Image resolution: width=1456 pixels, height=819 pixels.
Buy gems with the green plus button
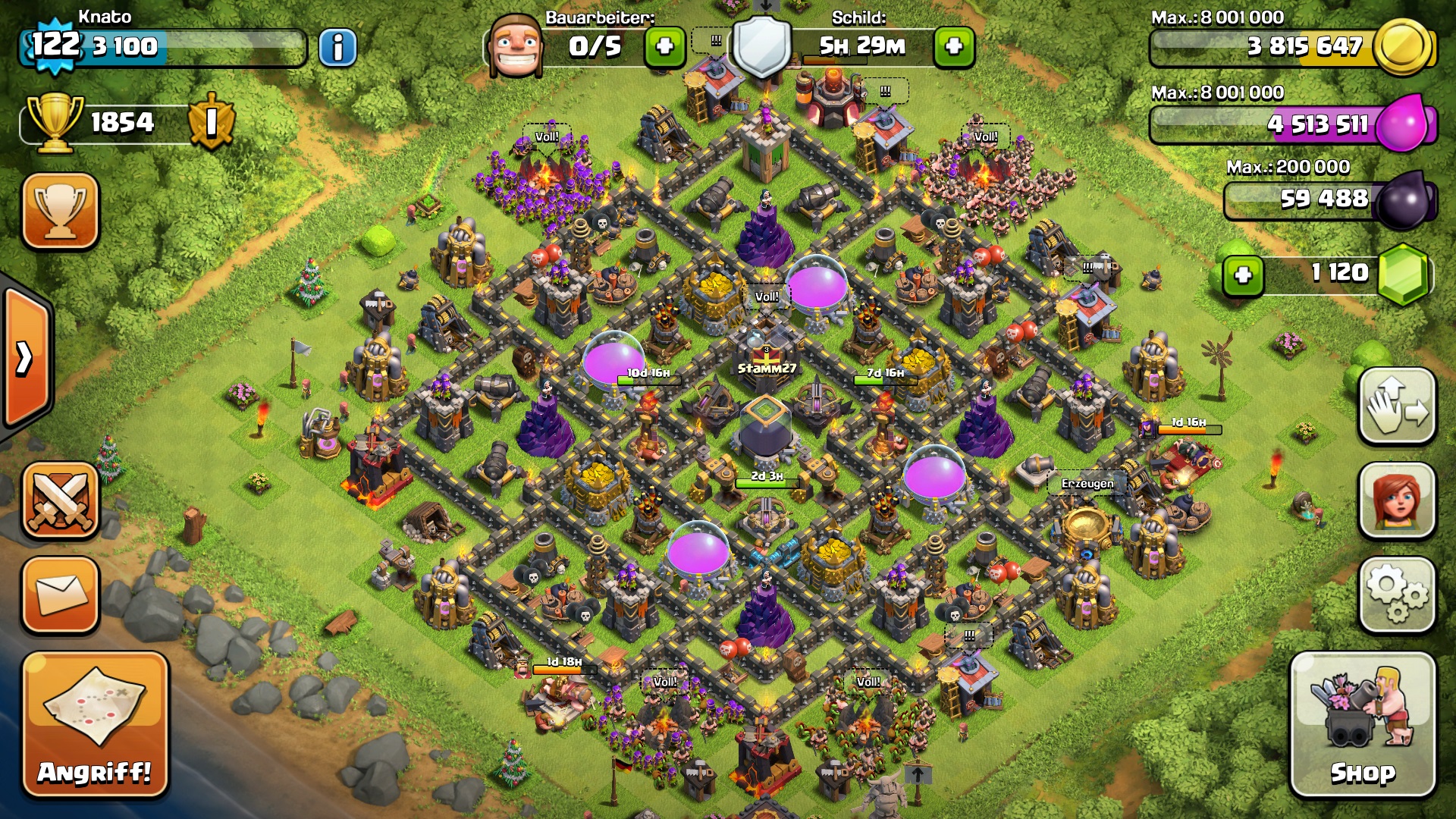(x=1243, y=275)
